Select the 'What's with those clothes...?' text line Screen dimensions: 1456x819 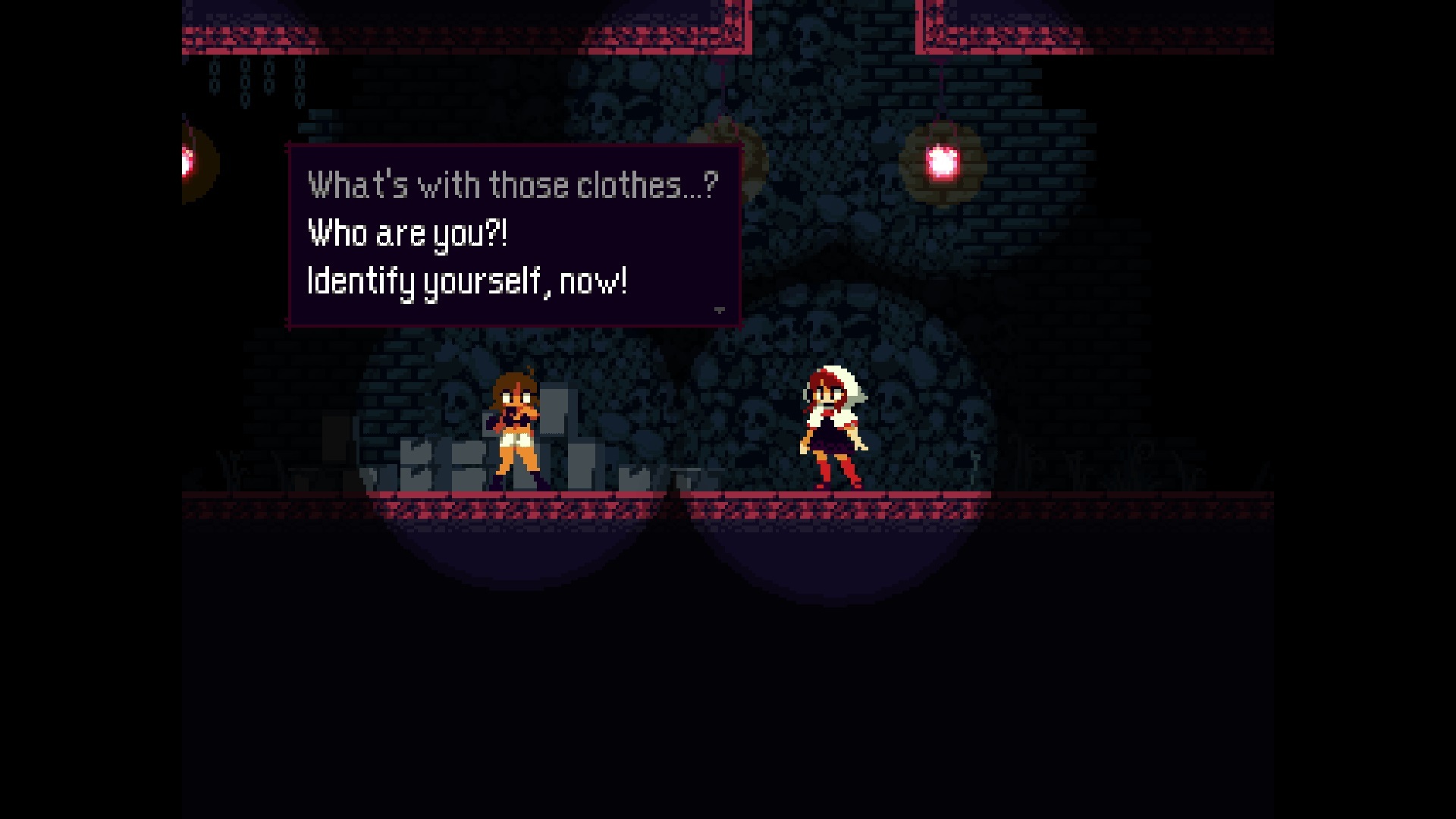click(512, 183)
